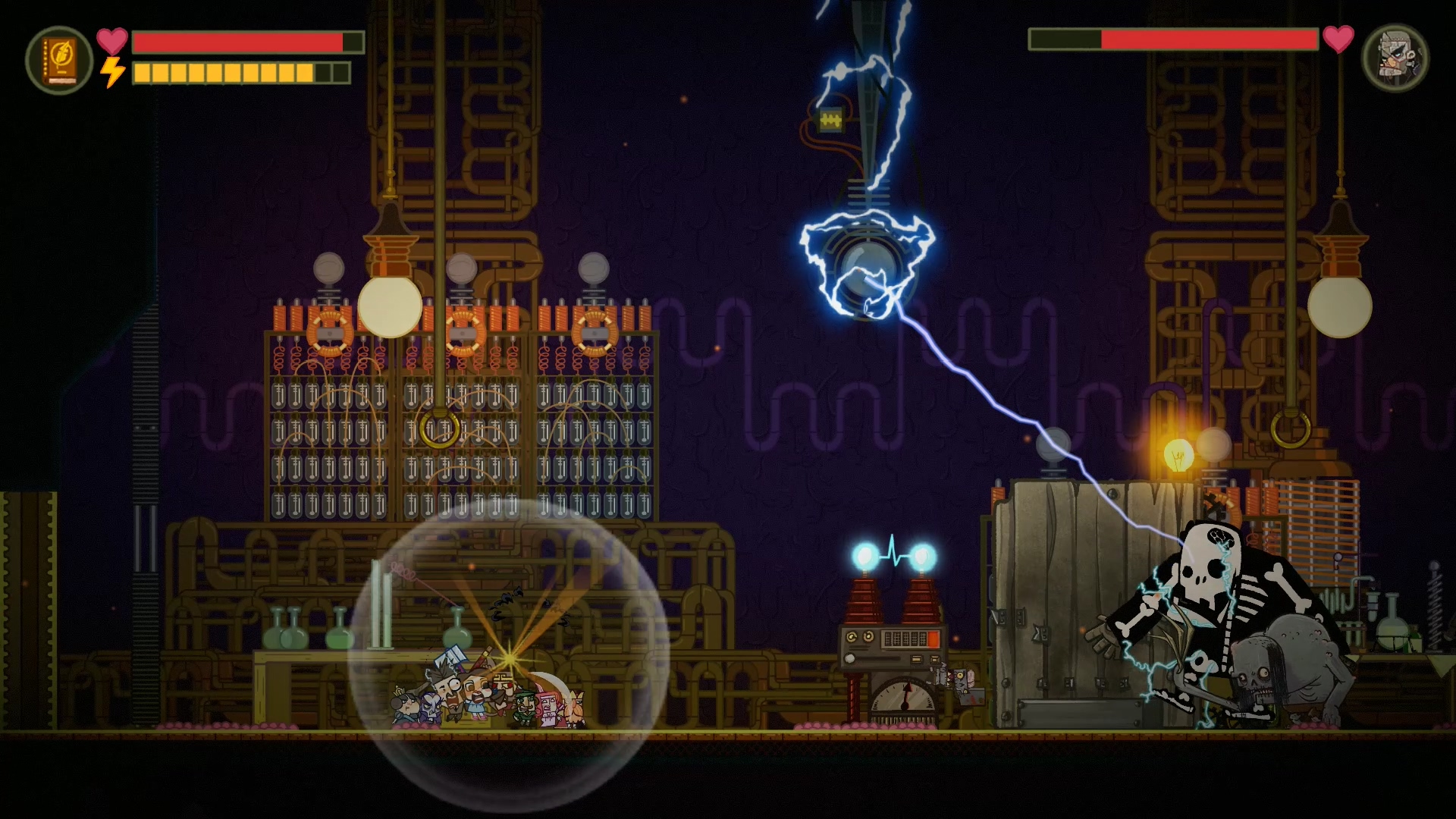Click the lightning spellbook icon
The height and width of the screenshot is (819, 1456).
[59, 60]
